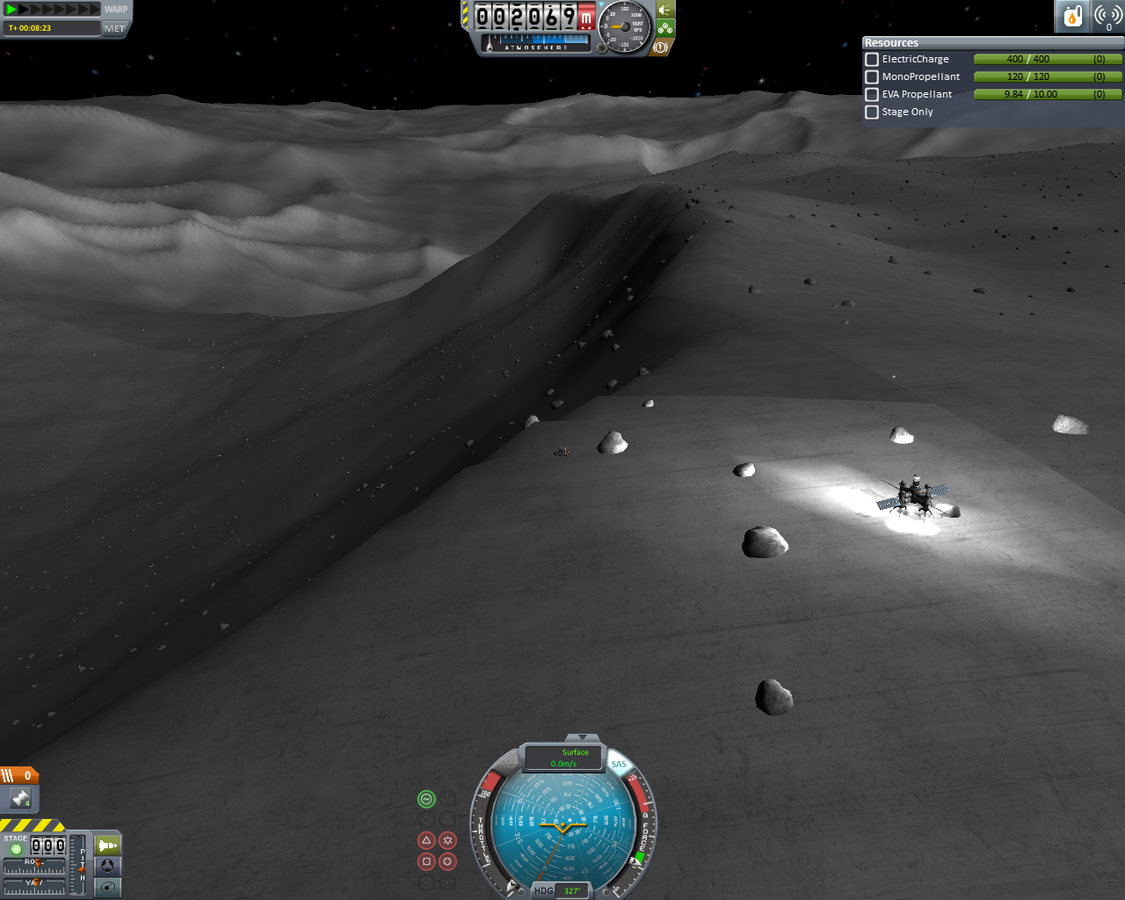Click the engine stage icon in staging stack
Screen dimensions: 1125x900
pos(20,798)
